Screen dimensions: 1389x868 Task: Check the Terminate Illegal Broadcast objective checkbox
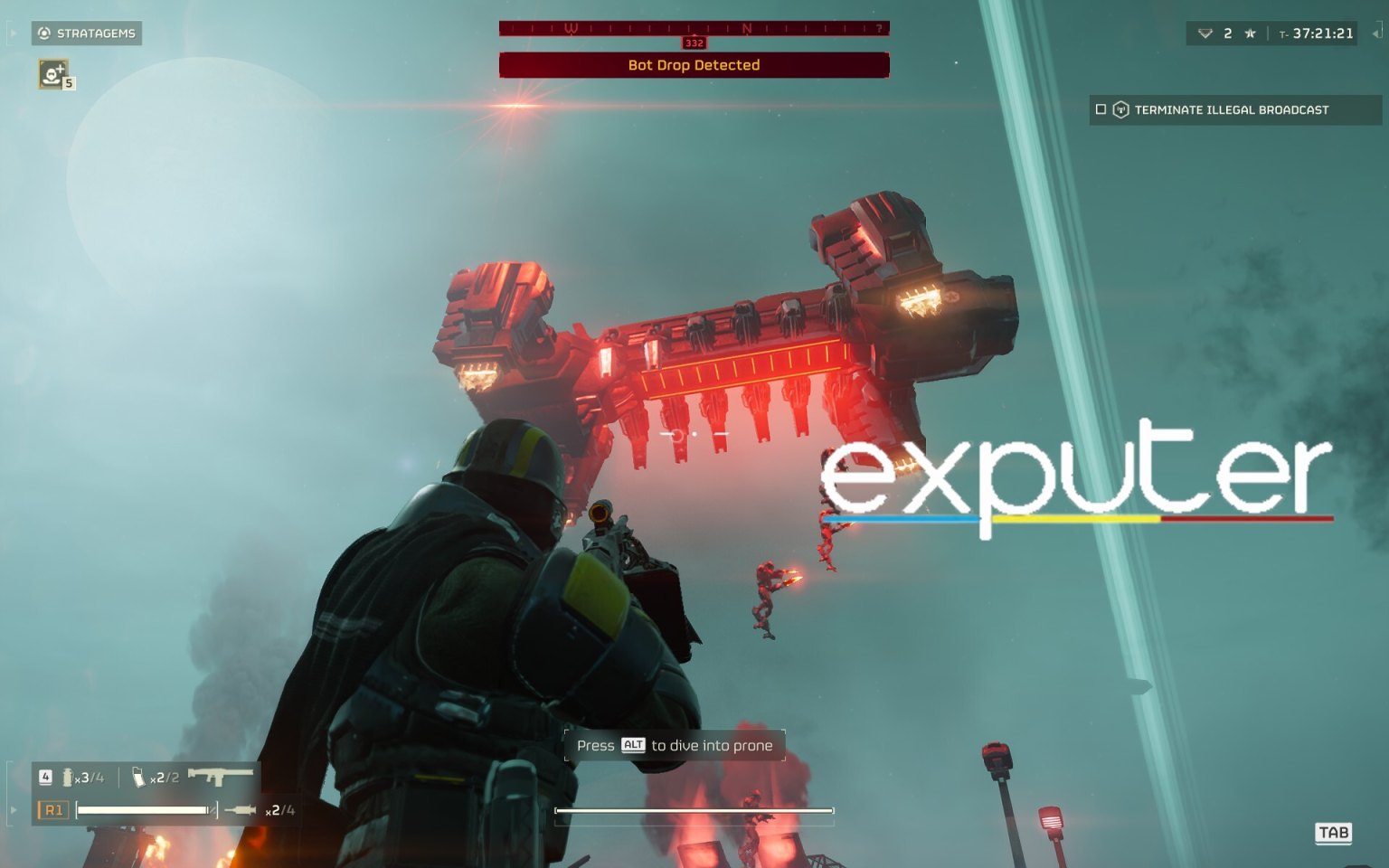tap(1101, 109)
